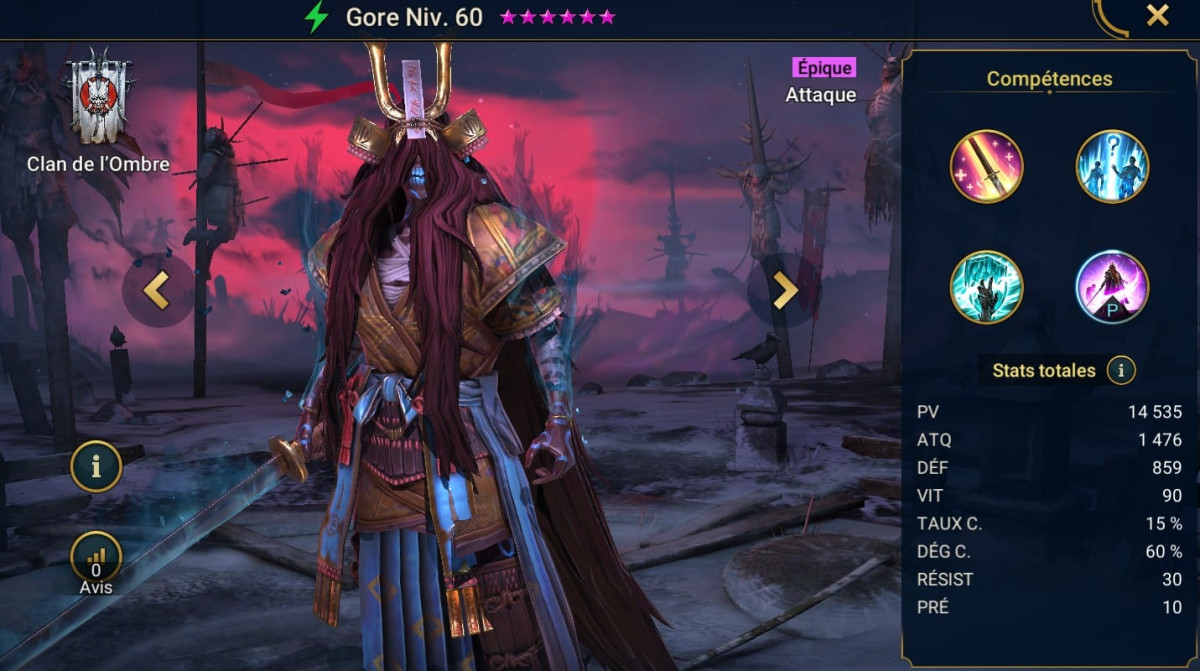Show the previous champion with left arrow
The height and width of the screenshot is (671, 1200).
[x=157, y=290]
